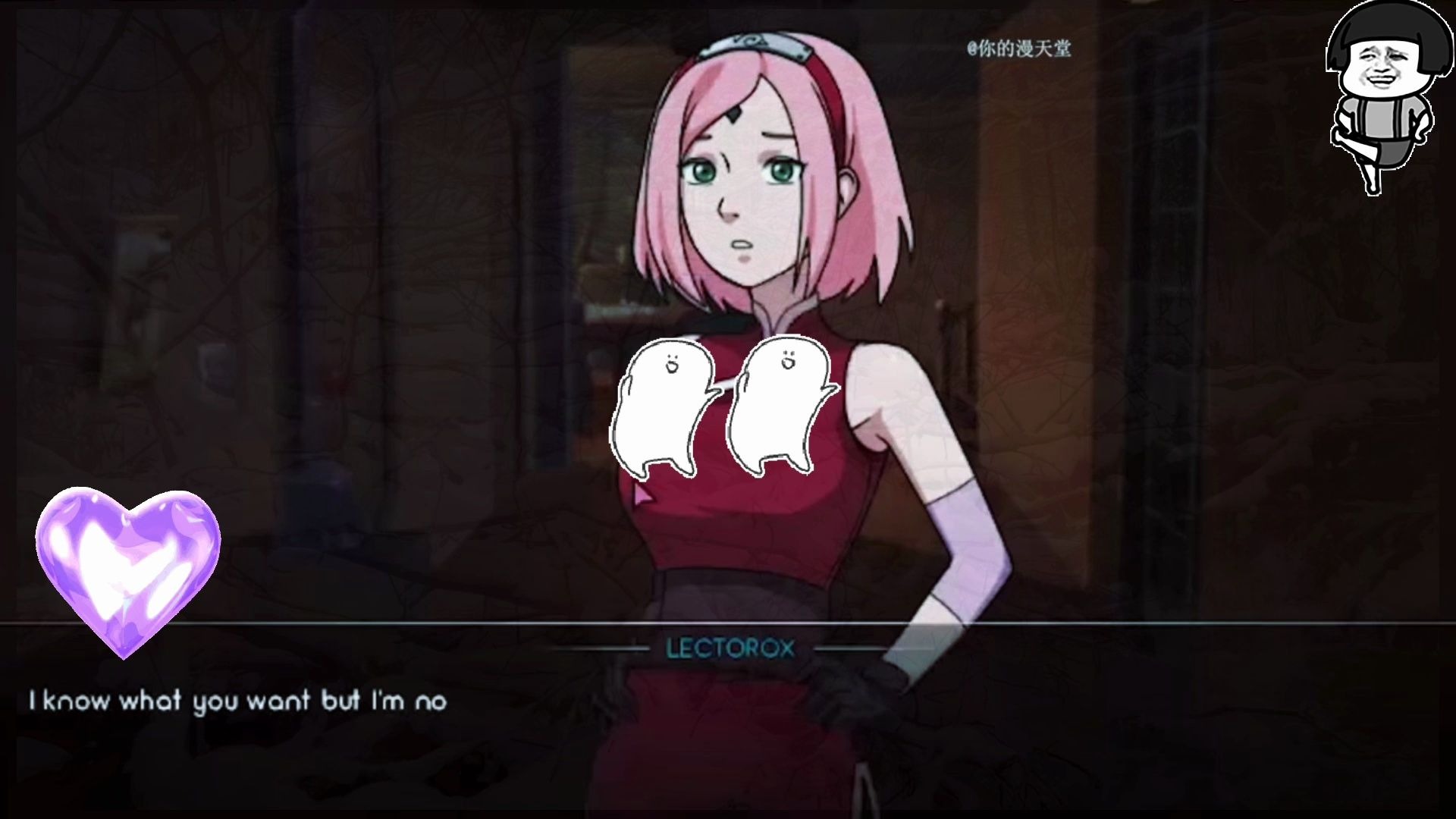Advance the dialogue in the text box
1456x819 pixels.
click(728, 720)
